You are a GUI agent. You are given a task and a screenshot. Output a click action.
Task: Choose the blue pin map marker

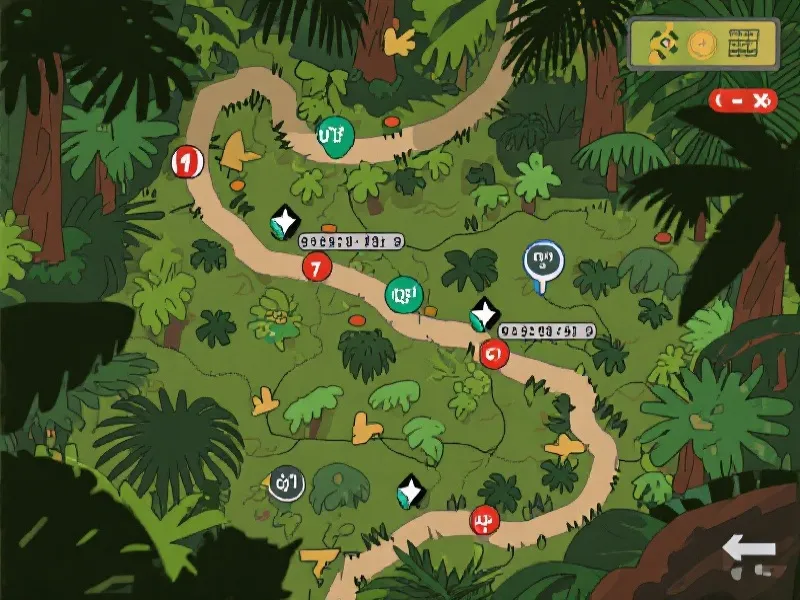pyautogui.click(x=543, y=262)
